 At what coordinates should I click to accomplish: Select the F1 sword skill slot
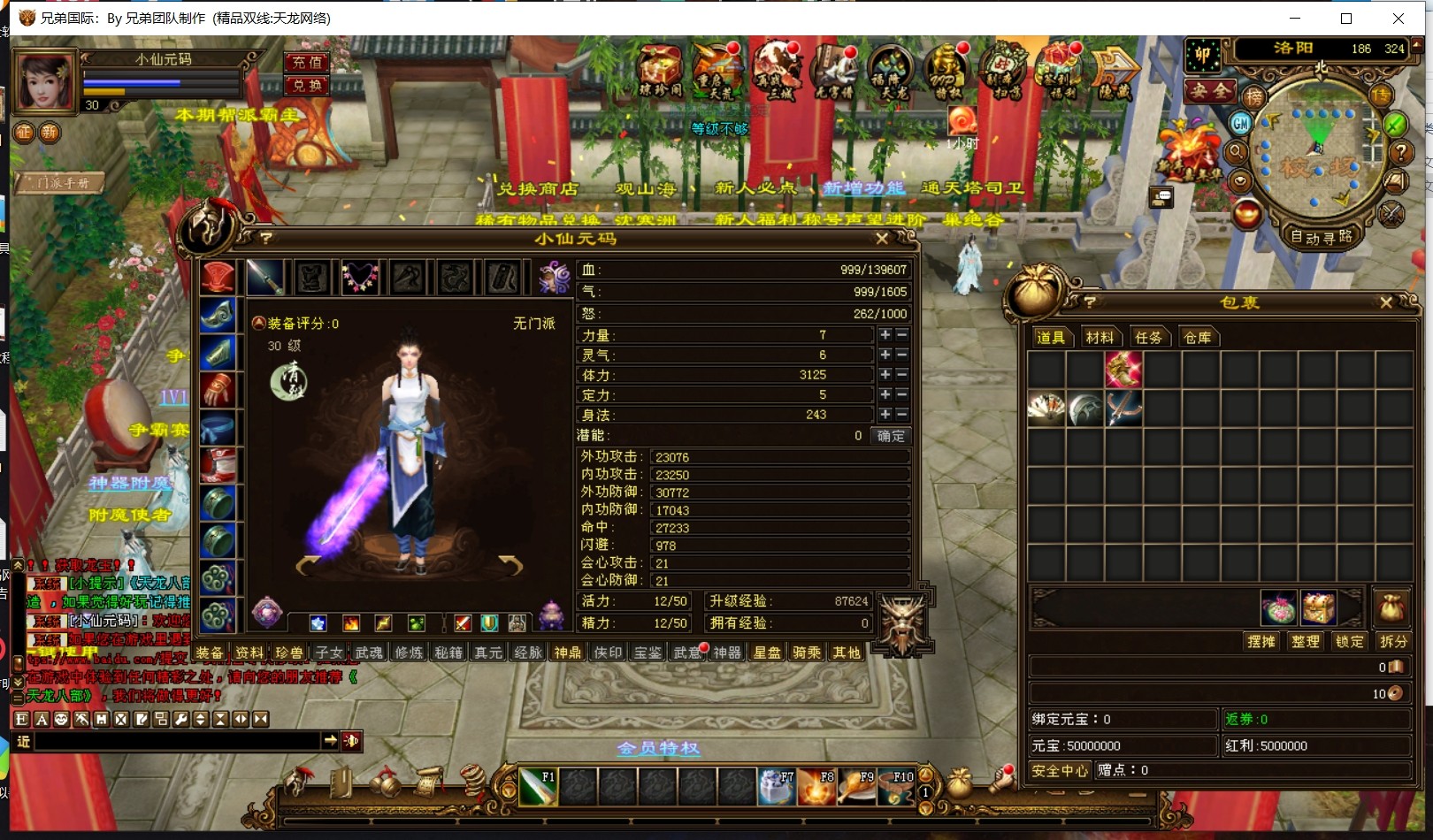(538, 786)
